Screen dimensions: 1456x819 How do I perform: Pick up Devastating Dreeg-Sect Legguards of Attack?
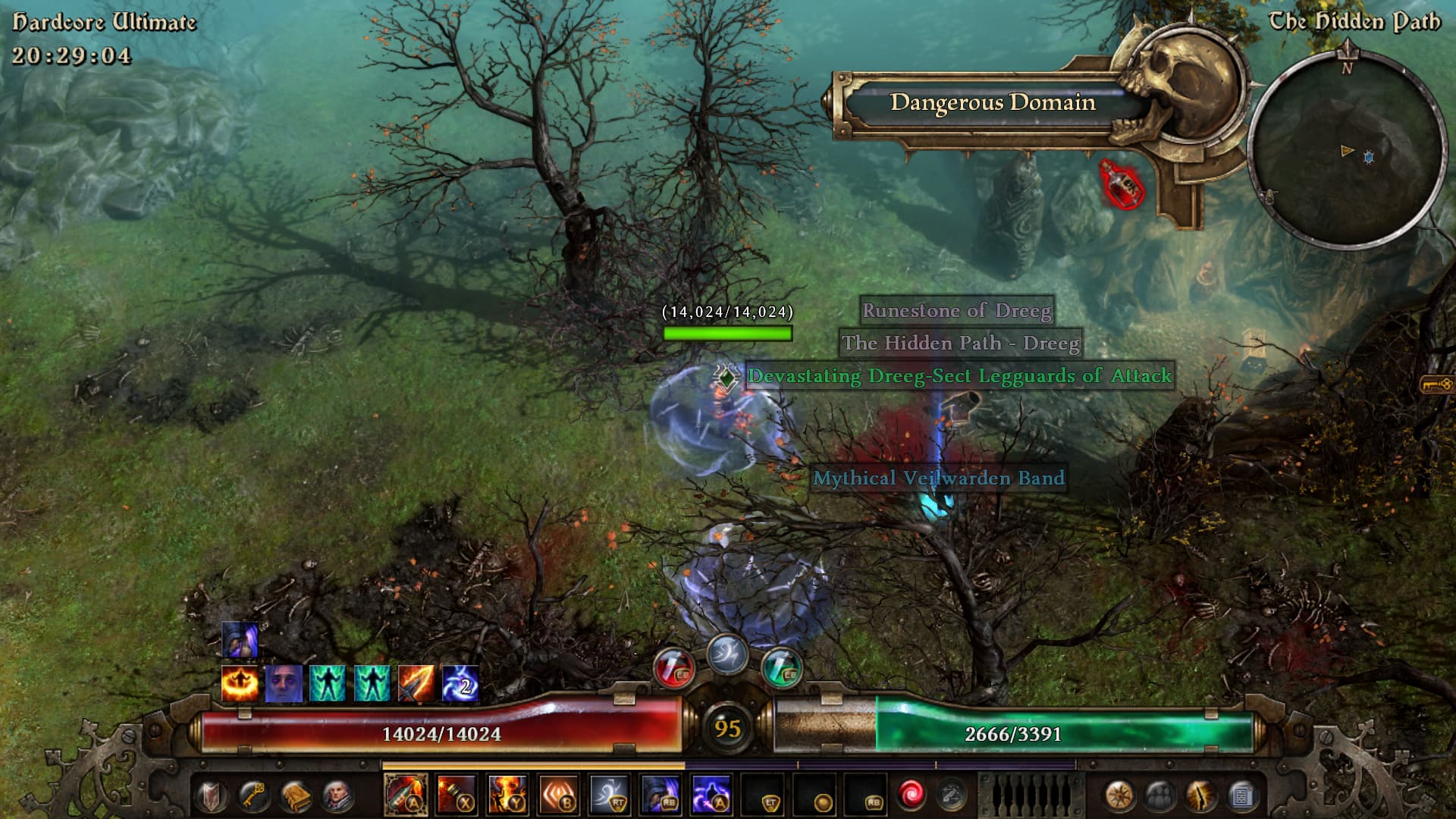click(959, 376)
